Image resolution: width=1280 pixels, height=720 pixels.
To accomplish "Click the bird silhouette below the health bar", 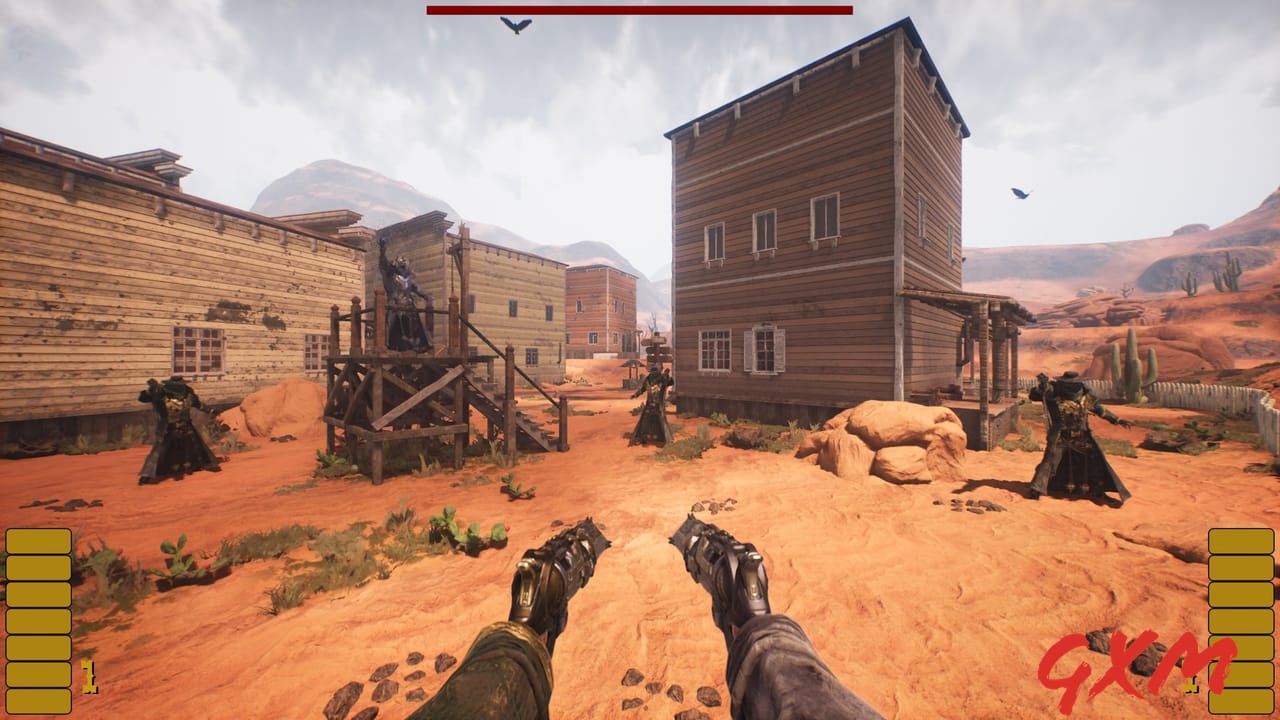I will tap(517, 25).
